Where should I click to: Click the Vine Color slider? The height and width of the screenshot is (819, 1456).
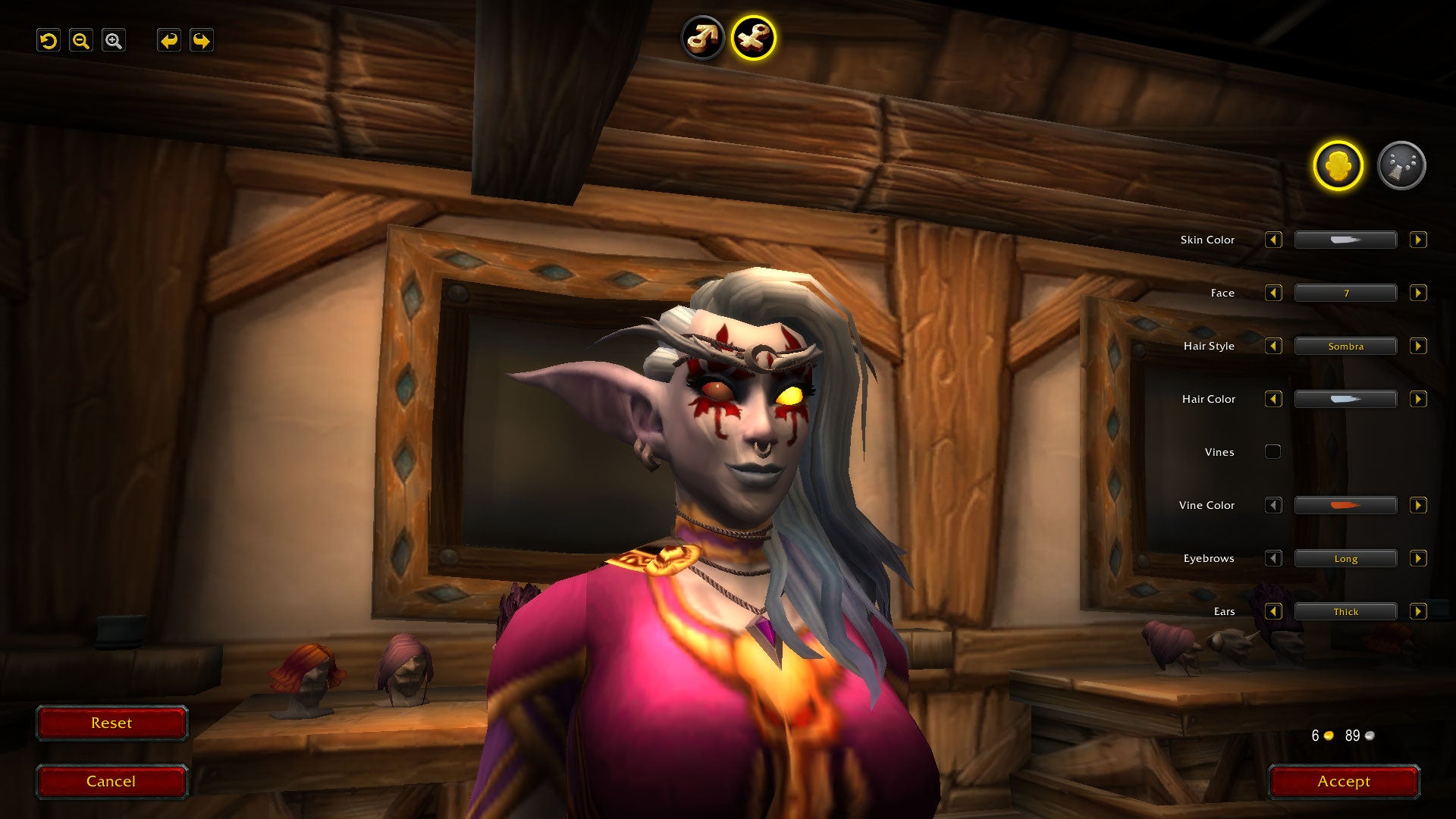click(1345, 505)
